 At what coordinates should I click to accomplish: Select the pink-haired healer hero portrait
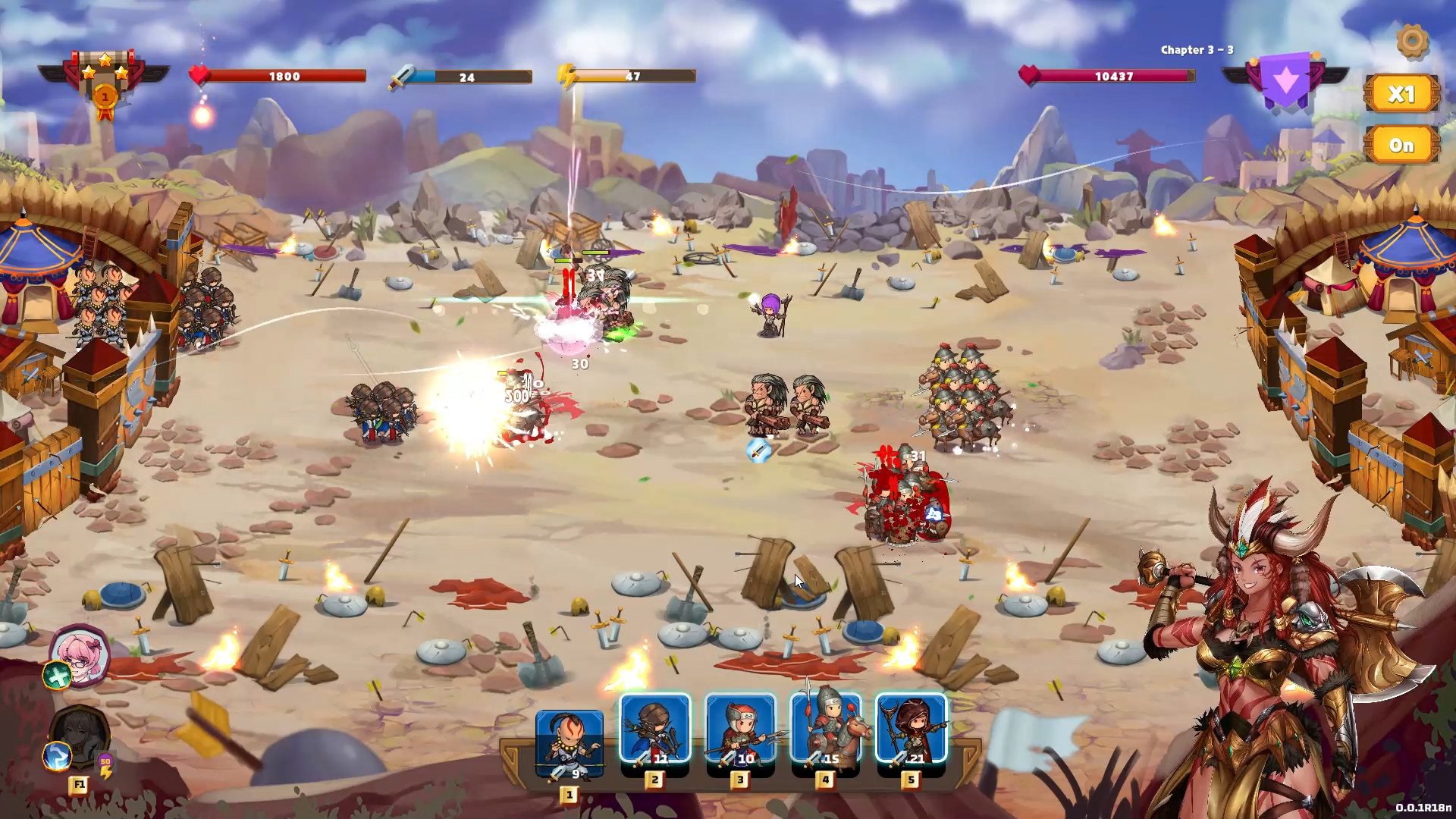pos(80,654)
